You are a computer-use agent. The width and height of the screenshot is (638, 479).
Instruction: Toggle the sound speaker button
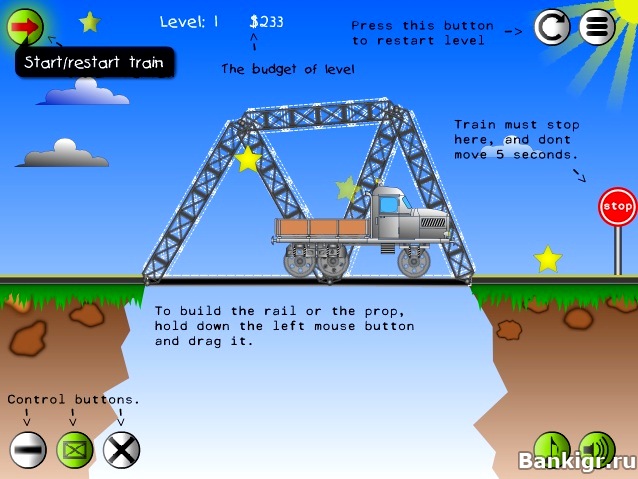[x=597, y=448]
